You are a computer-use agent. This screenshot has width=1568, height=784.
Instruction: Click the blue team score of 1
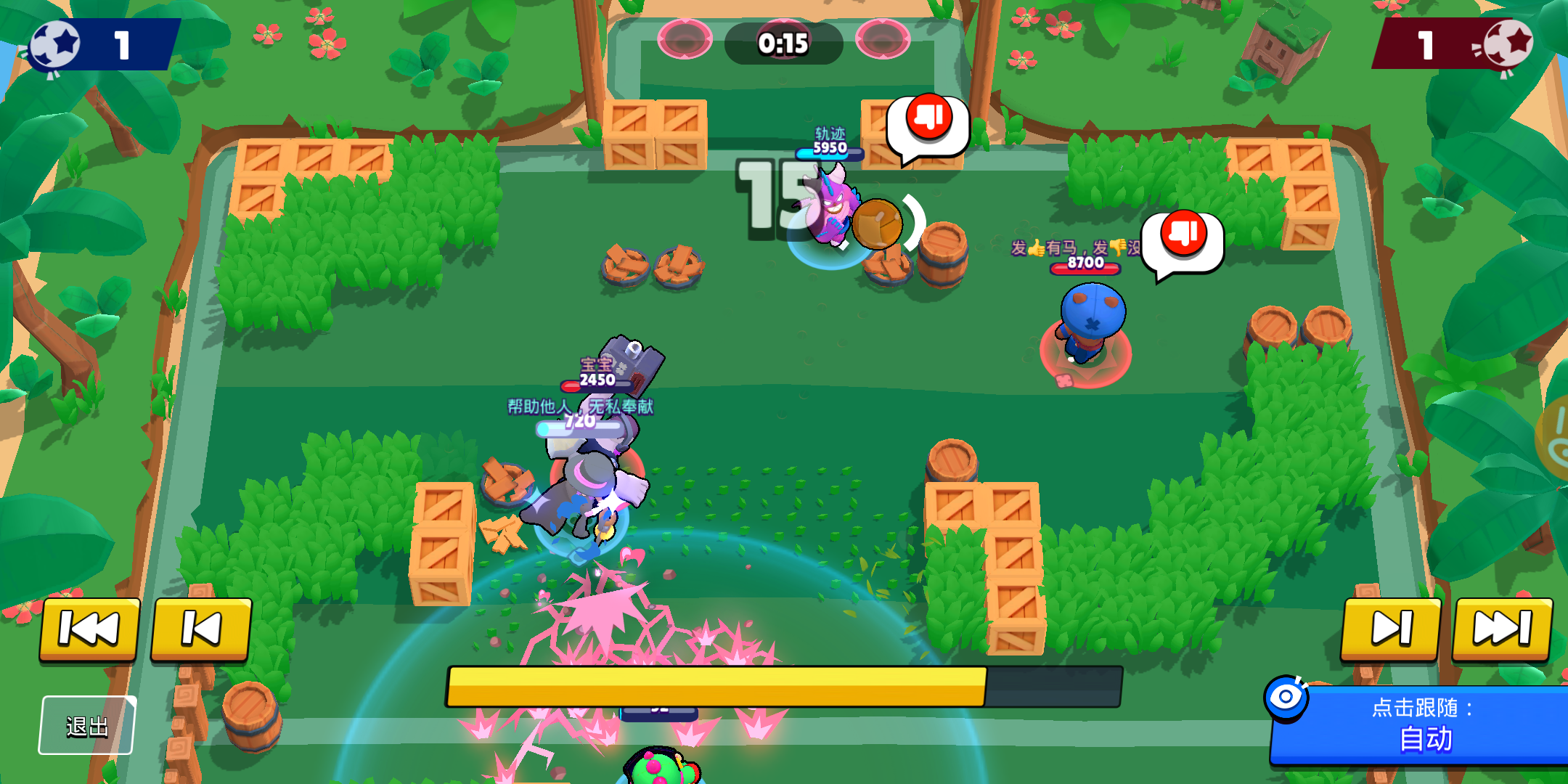(x=122, y=45)
